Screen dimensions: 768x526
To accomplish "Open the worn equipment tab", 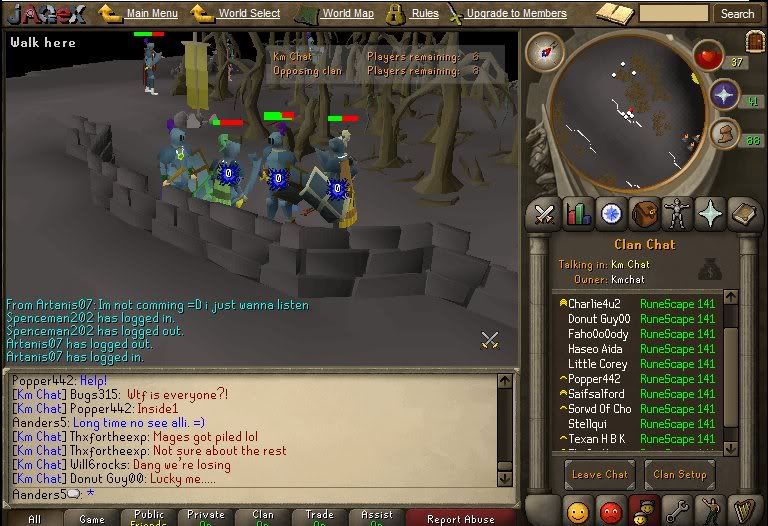I will tap(678, 214).
